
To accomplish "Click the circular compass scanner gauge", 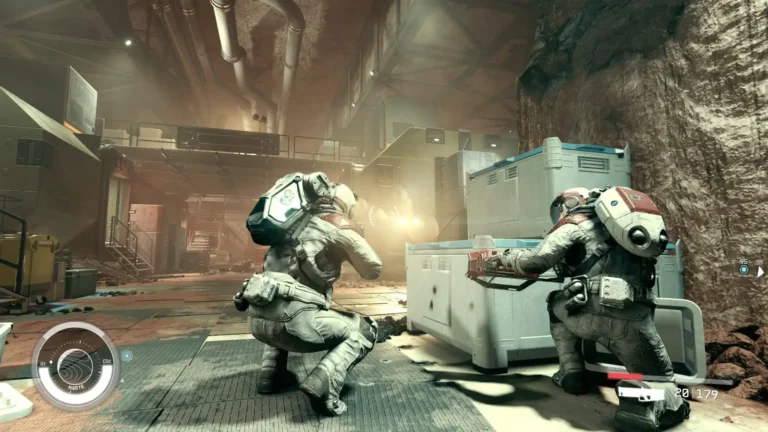I will (x=75, y=366).
